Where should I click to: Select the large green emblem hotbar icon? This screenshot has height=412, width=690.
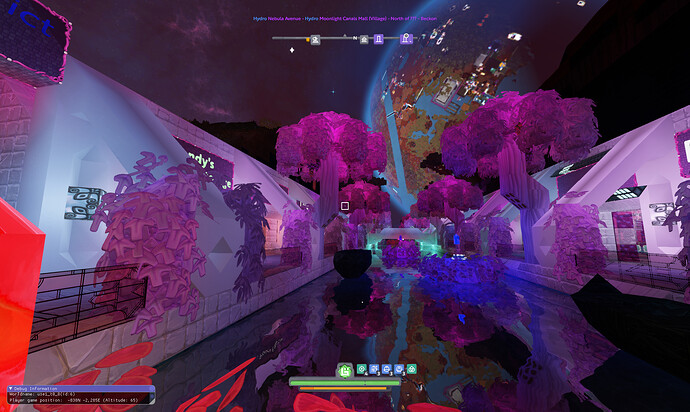tap(345, 370)
